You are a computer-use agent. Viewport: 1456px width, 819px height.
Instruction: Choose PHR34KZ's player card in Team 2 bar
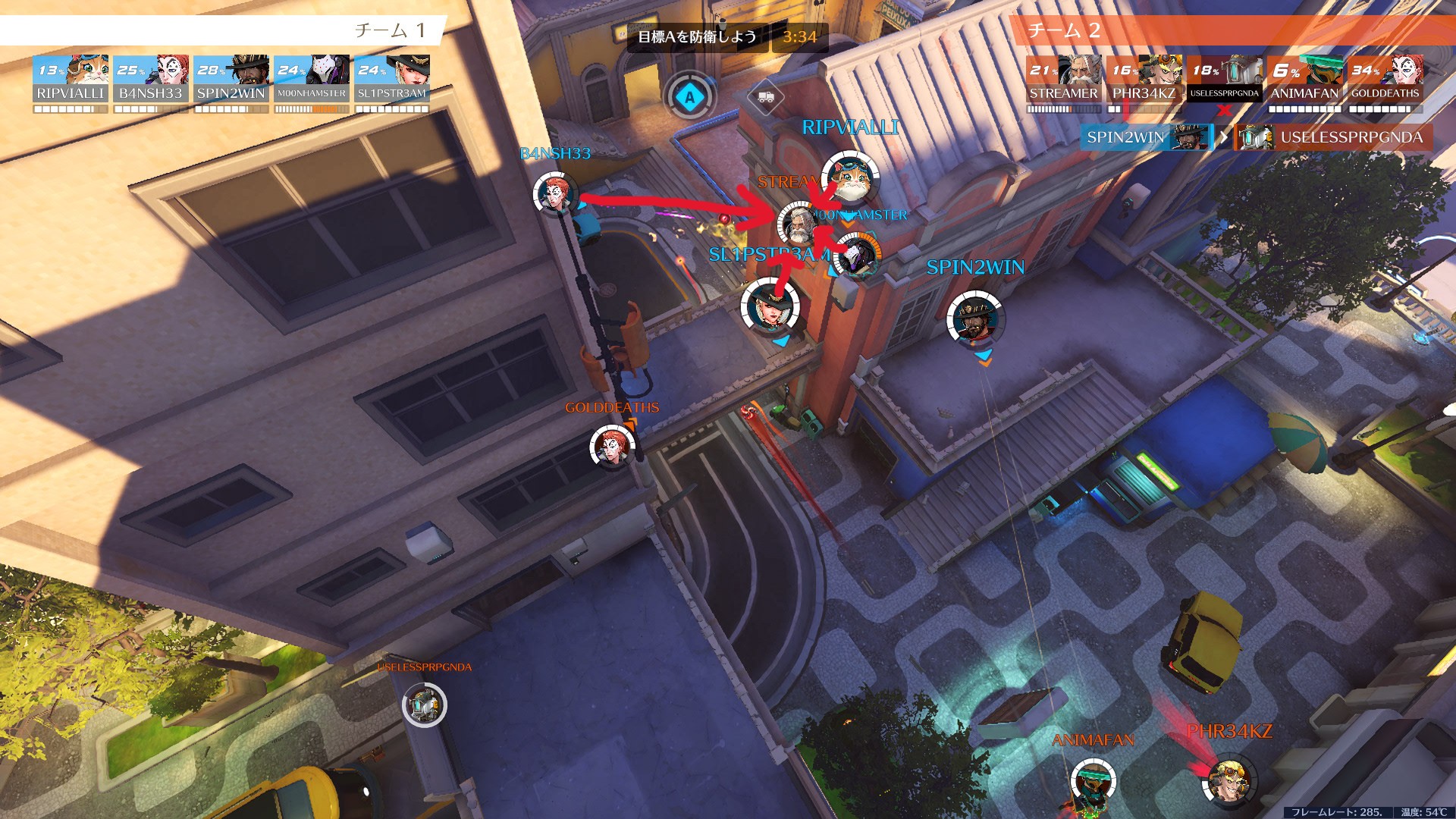click(x=1144, y=79)
